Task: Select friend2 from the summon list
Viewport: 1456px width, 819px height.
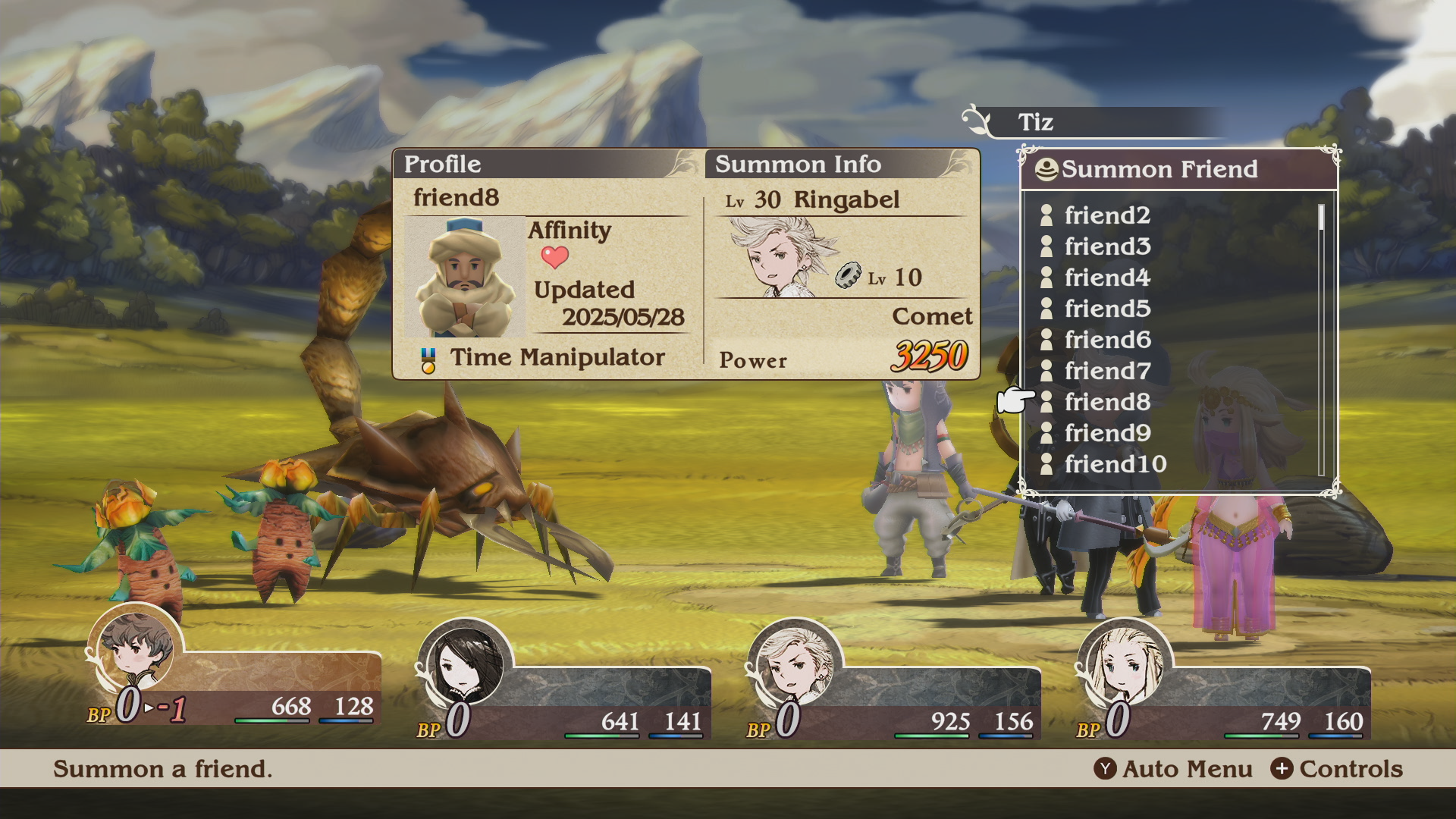Action: pyautogui.click(x=1106, y=215)
